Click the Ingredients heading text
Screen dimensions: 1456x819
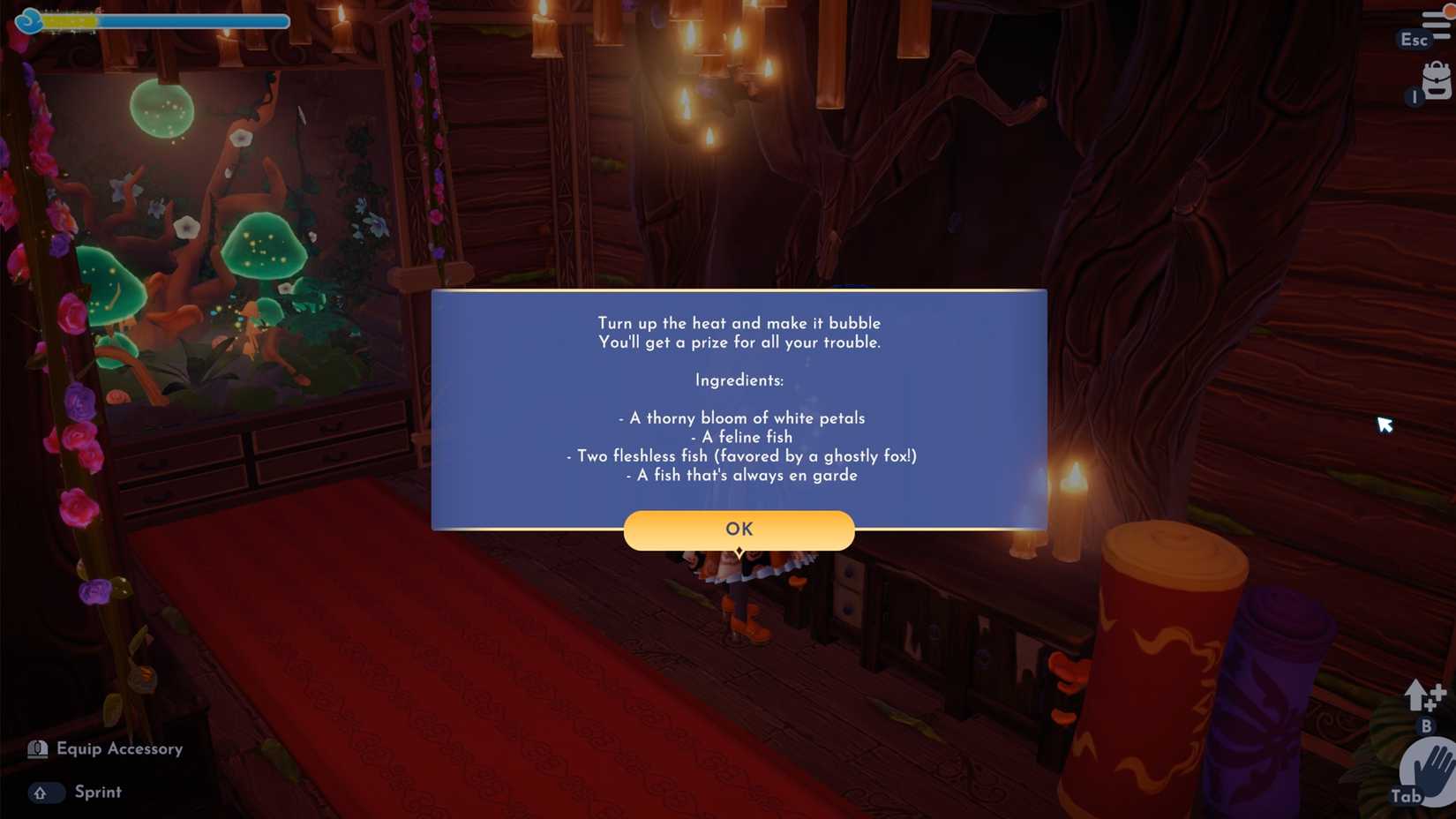(x=739, y=380)
